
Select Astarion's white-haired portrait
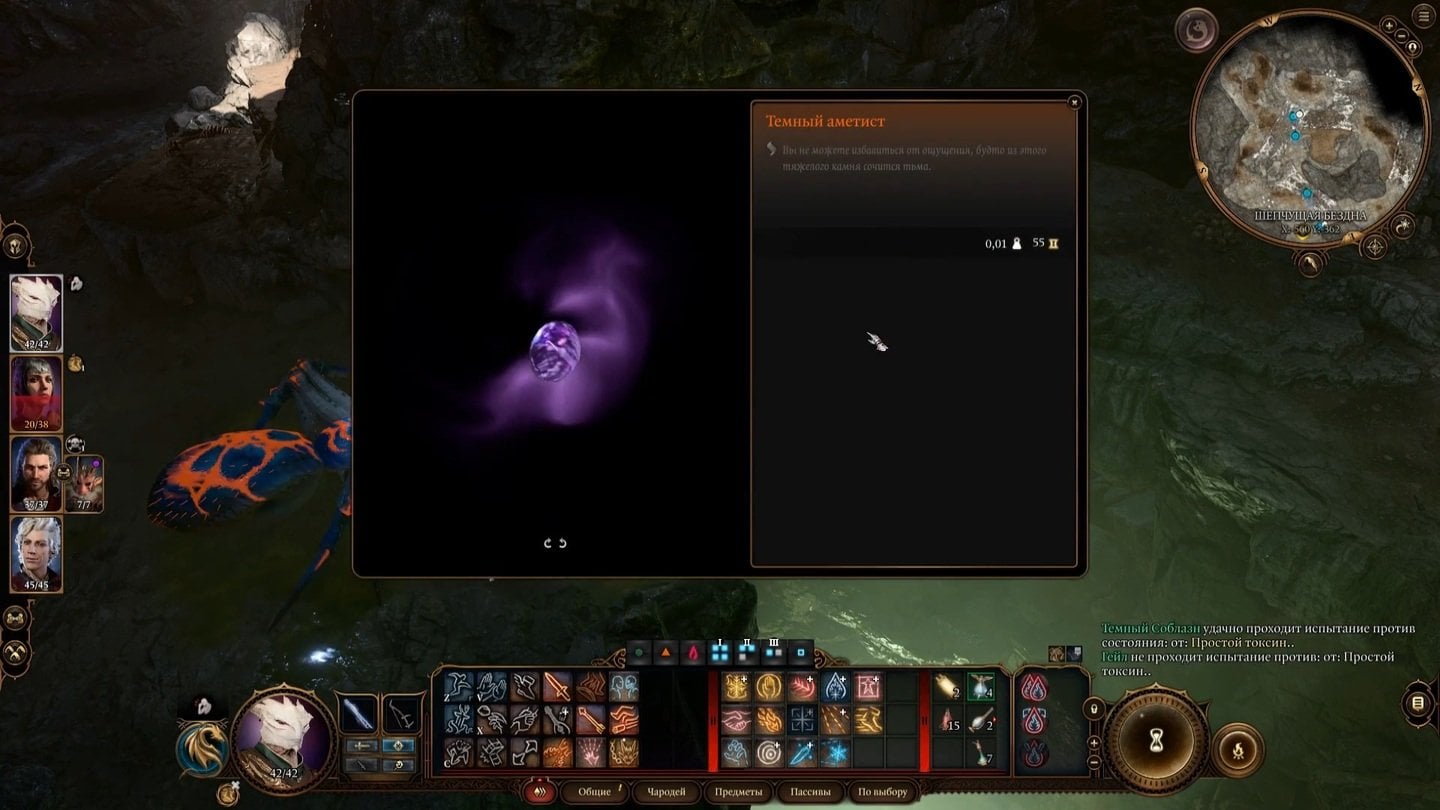tap(36, 554)
